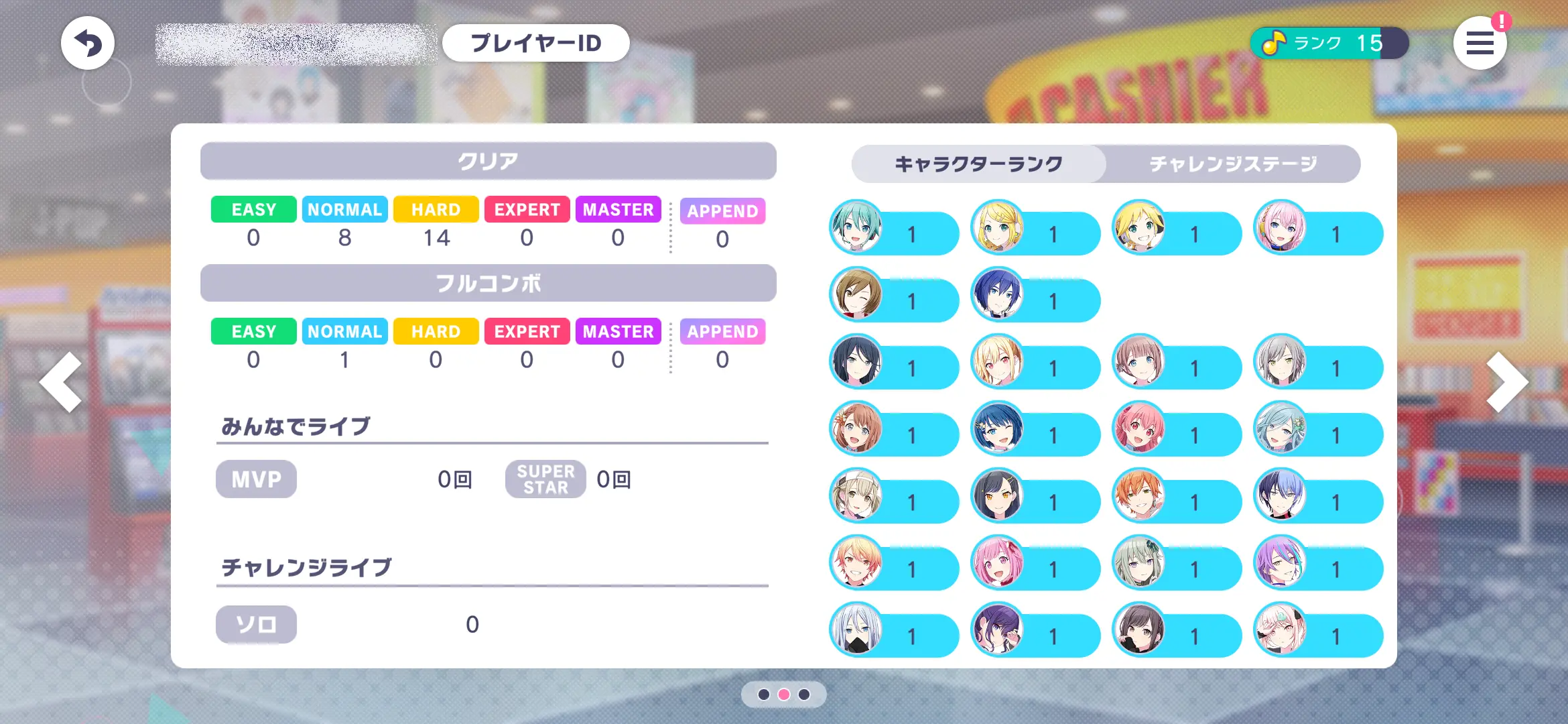Select the APPEND difficulty label under フルコンボ
Screen dimensions: 1568x724
tap(722, 331)
